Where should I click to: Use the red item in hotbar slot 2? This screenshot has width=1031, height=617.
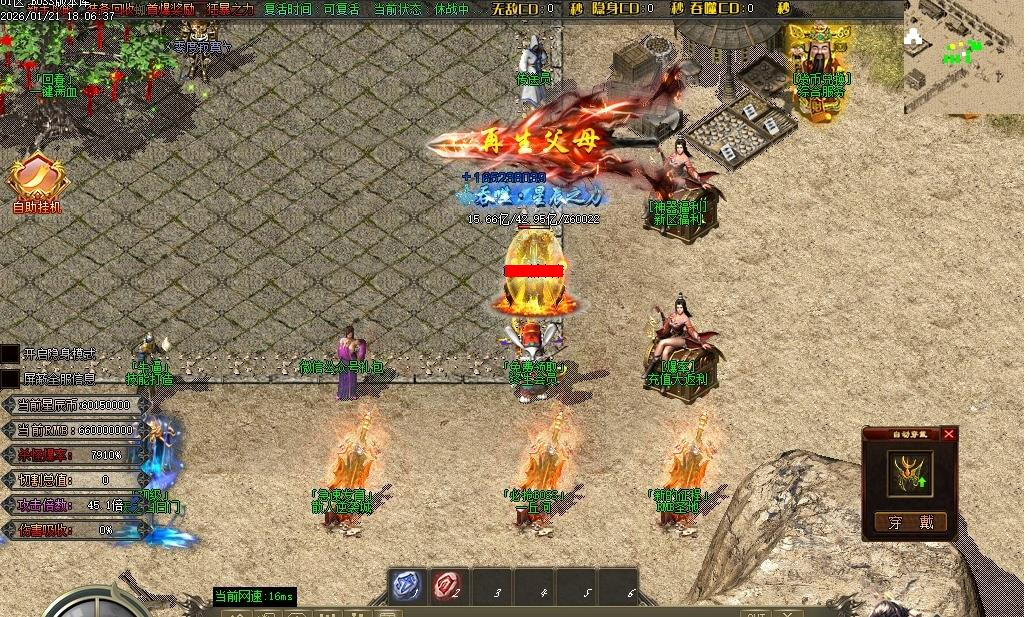(449, 586)
